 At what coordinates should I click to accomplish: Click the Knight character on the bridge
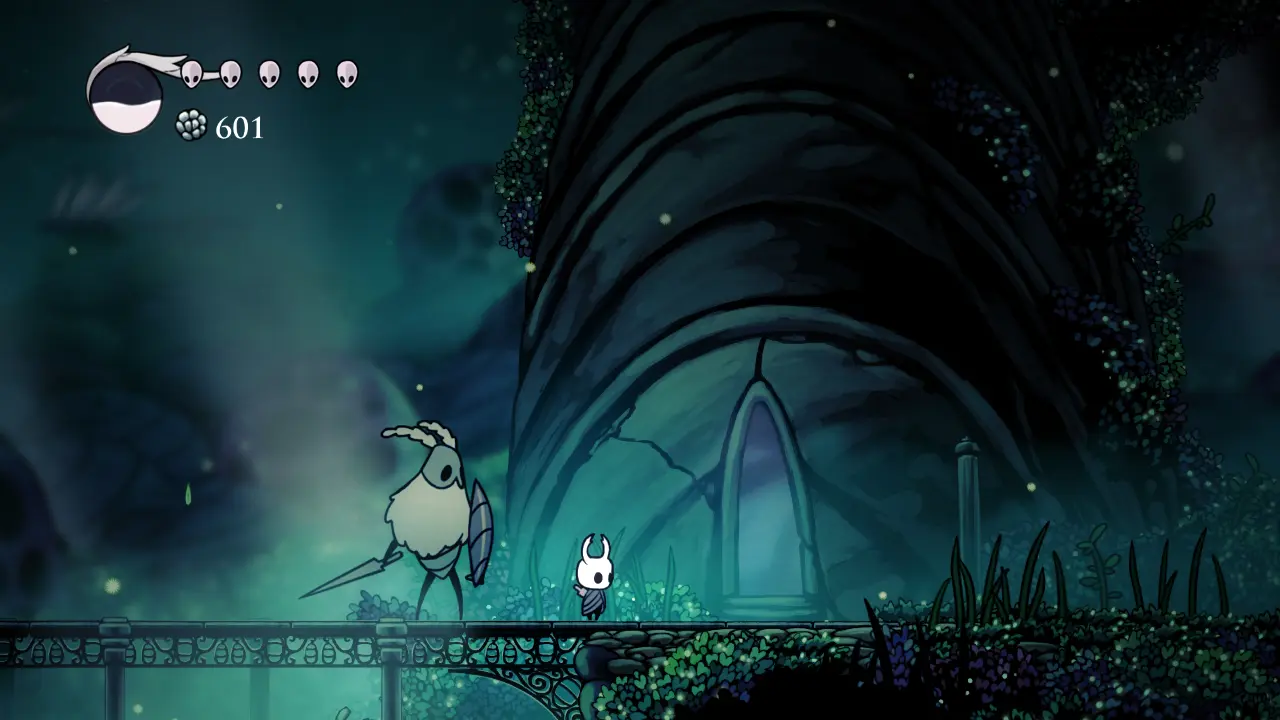click(x=592, y=580)
